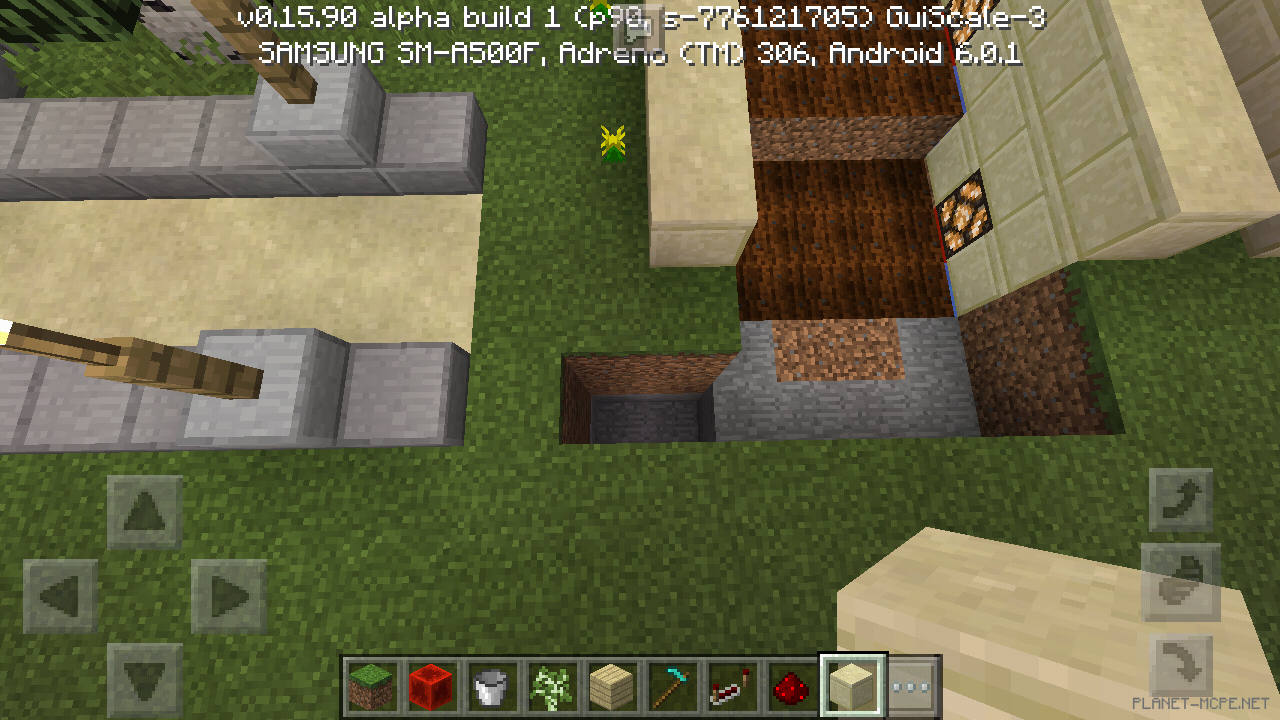Select the lily pad item in the hotbar
This screenshot has width=1280, height=720.
pyautogui.click(x=551, y=685)
